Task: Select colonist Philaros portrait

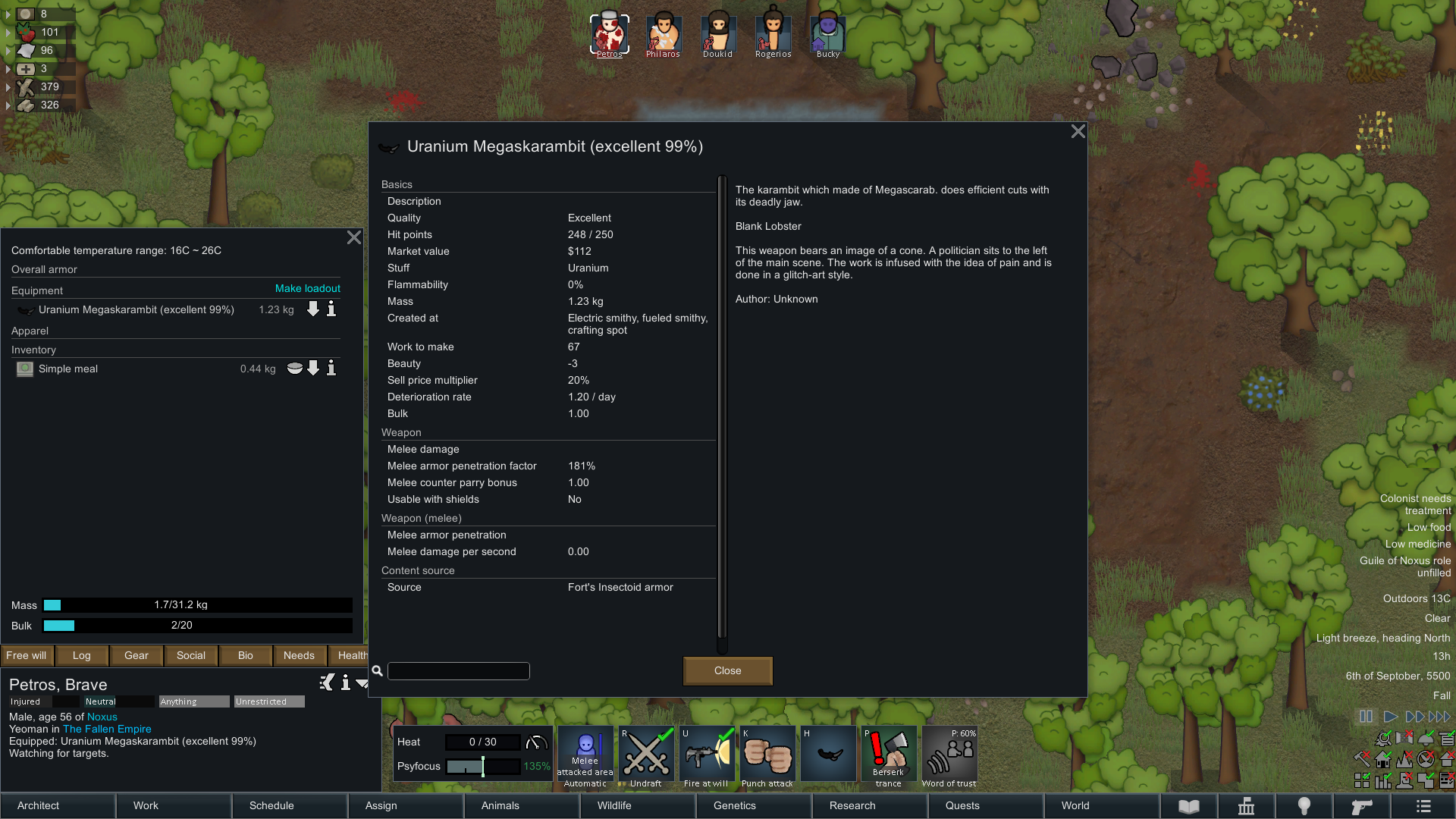Action: tap(663, 35)
